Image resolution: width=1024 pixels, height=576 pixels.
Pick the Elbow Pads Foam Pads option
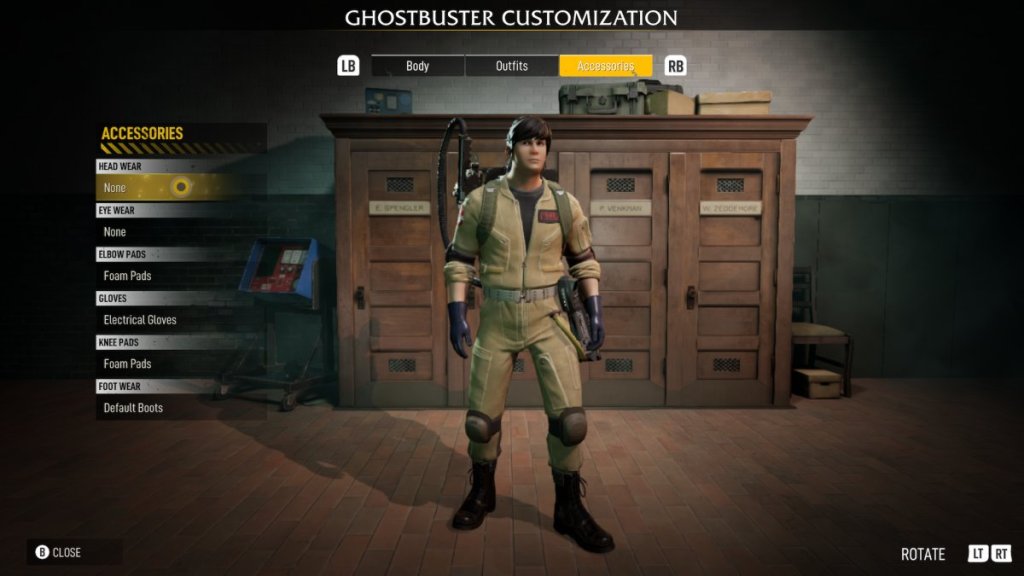point(170,276)
